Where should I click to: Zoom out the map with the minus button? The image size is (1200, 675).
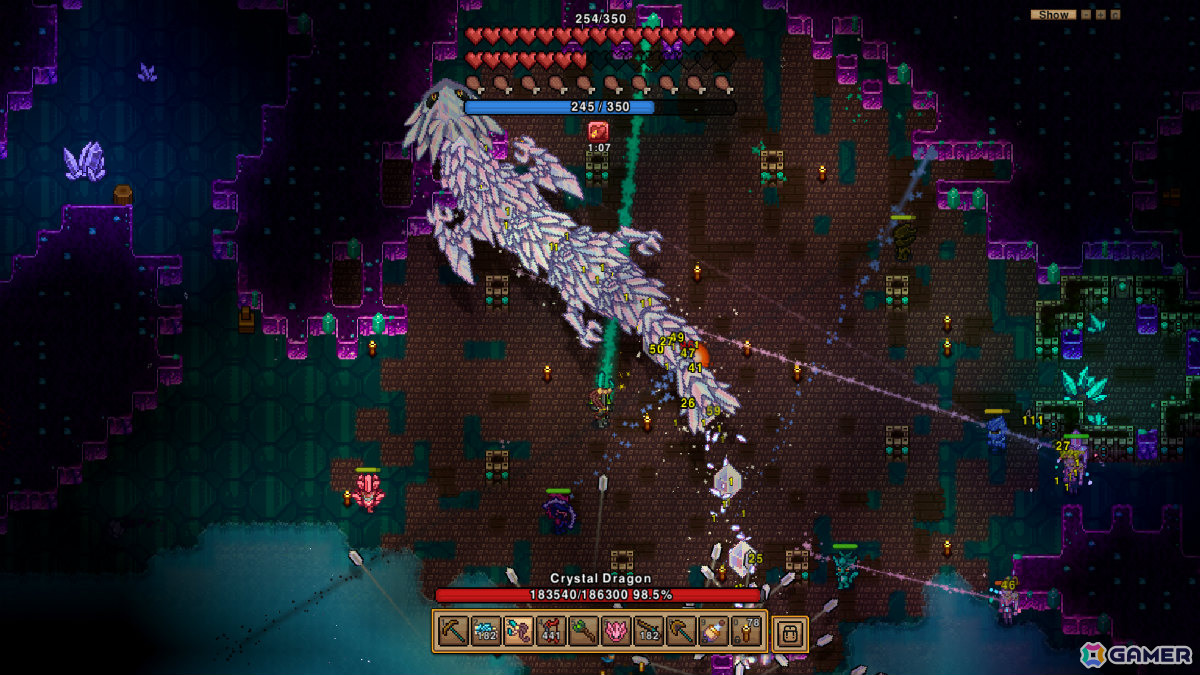(1087, 15)
